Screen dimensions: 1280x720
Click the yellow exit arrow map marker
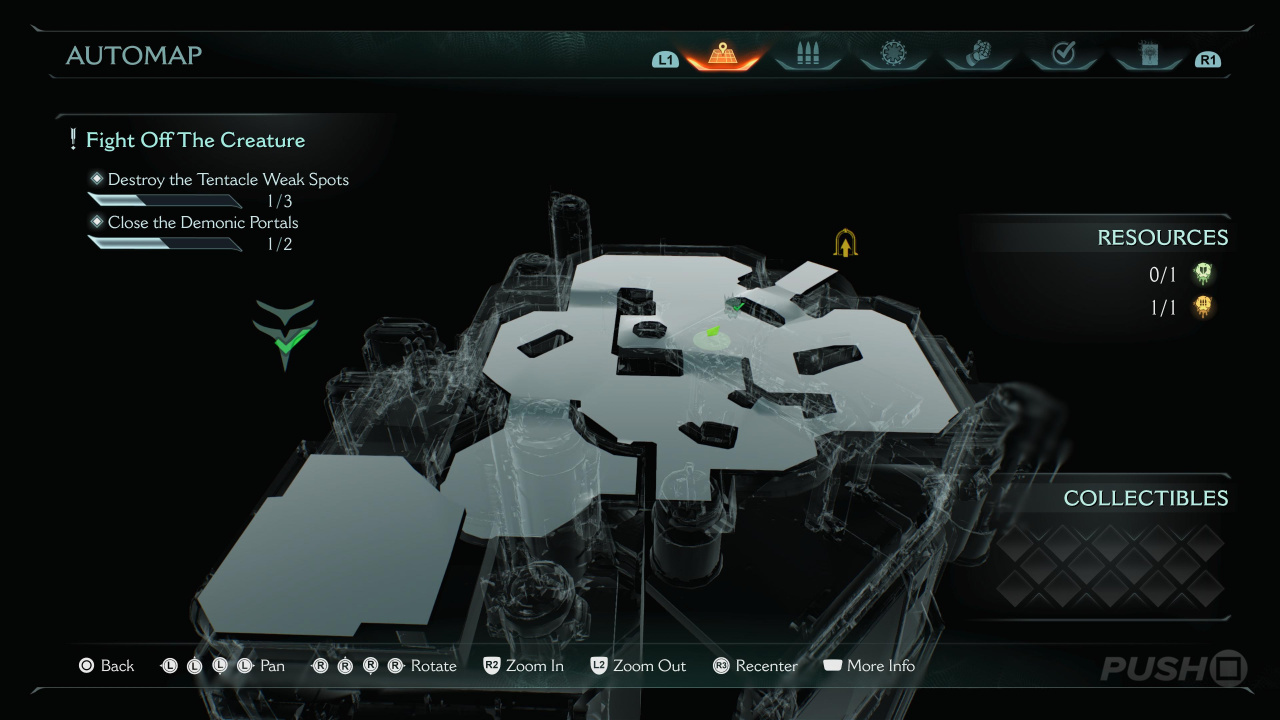pos(846,243)
